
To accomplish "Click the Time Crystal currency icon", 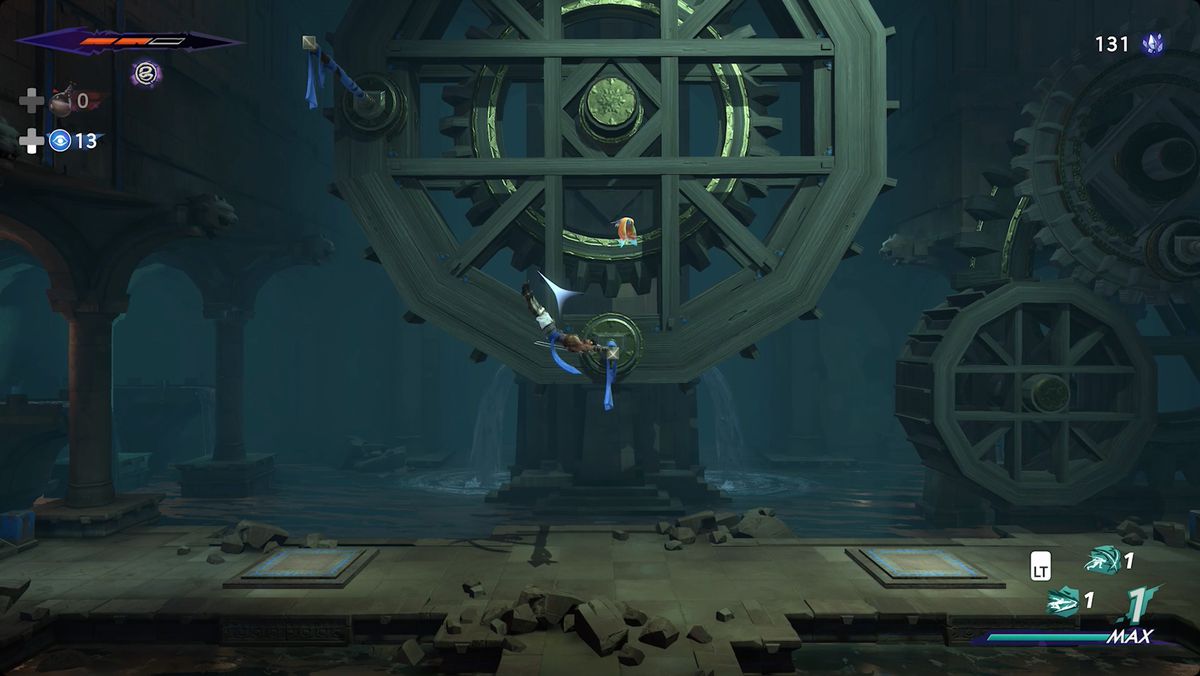I will (1153, 44).
